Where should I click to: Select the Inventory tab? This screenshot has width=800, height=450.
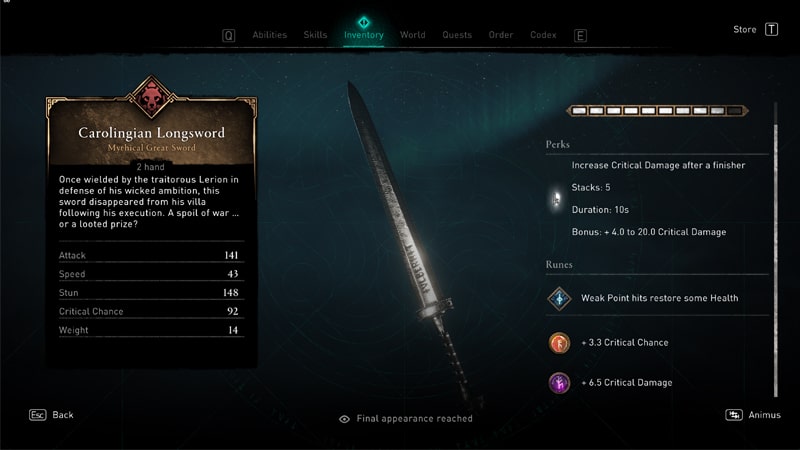(x=363, y=35)
